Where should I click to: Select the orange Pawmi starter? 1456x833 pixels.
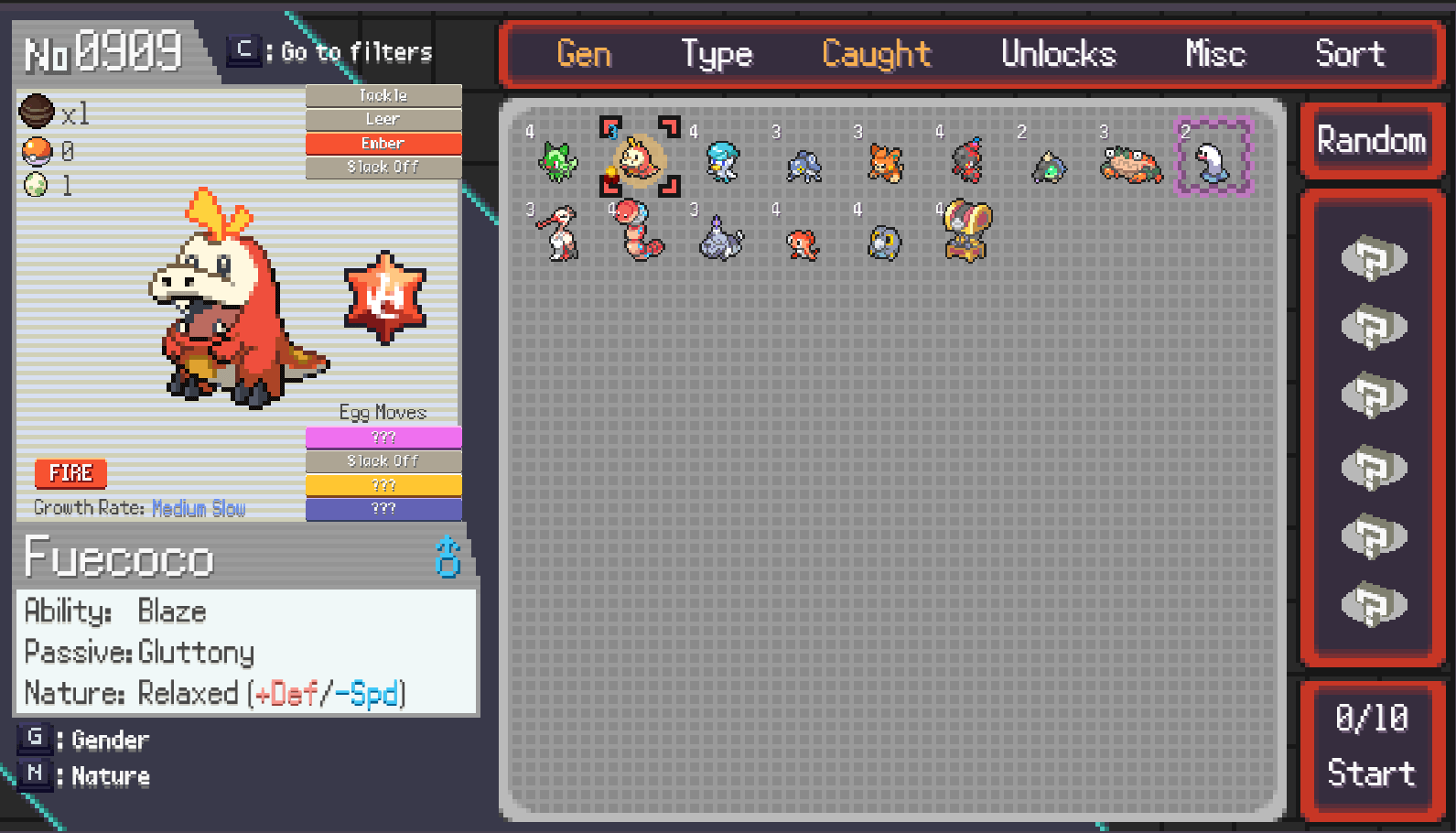pyautogui.click(x=885, y=163)
